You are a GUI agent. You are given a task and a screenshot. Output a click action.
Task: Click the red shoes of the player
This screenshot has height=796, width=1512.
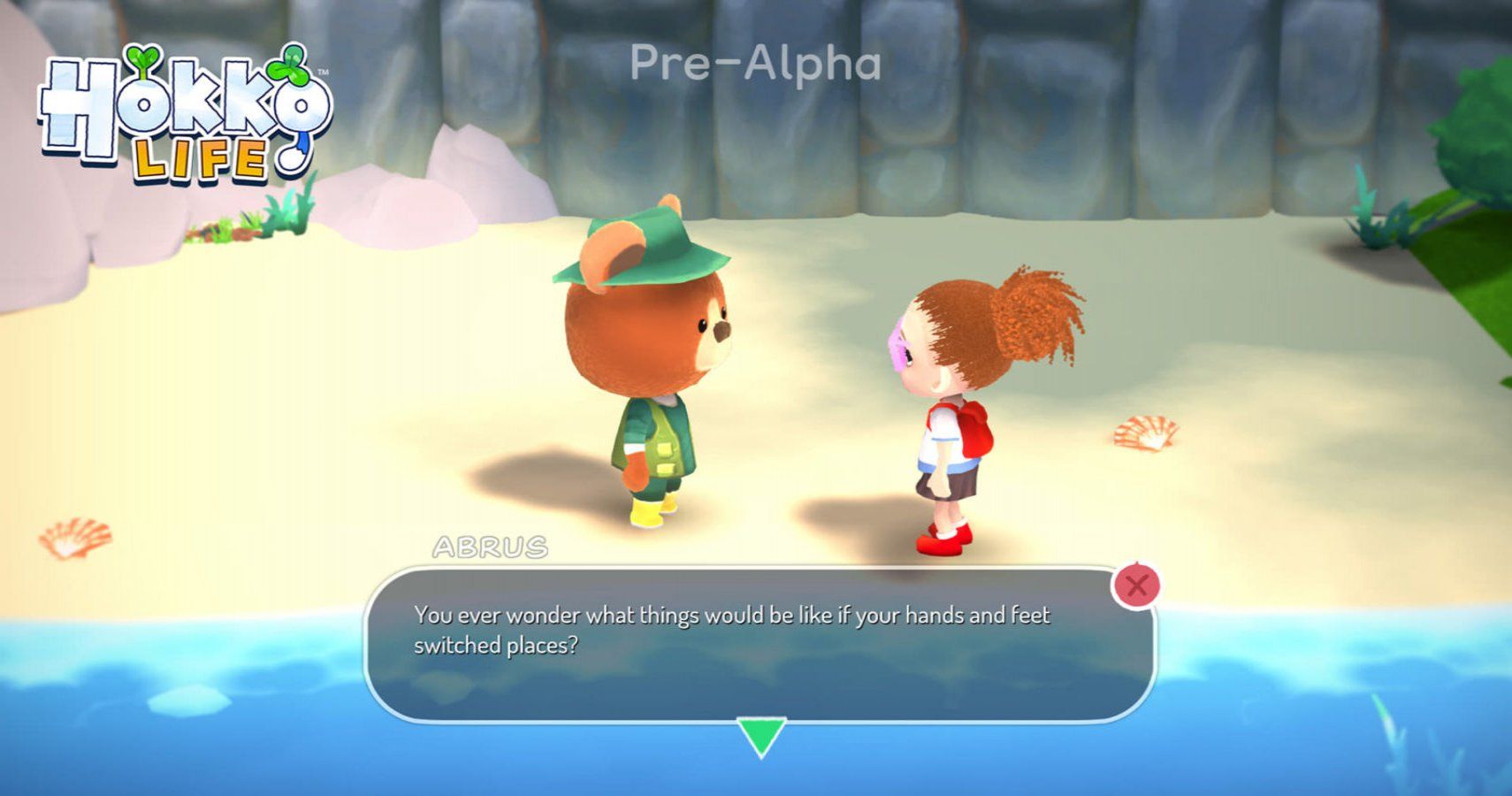[942, 544]
